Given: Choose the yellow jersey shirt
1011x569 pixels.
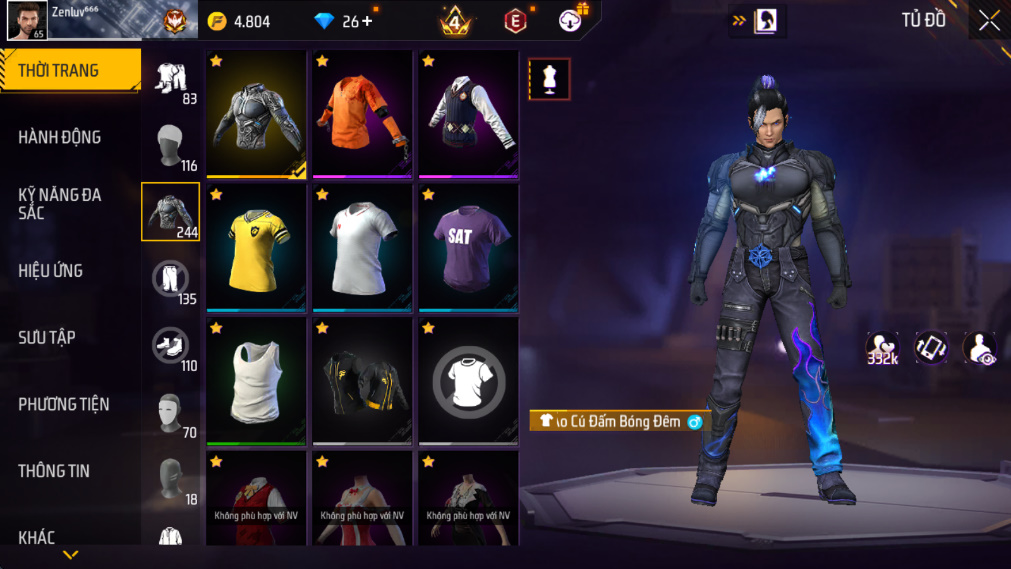Looking at the screenshot, I should pos(256,247).
